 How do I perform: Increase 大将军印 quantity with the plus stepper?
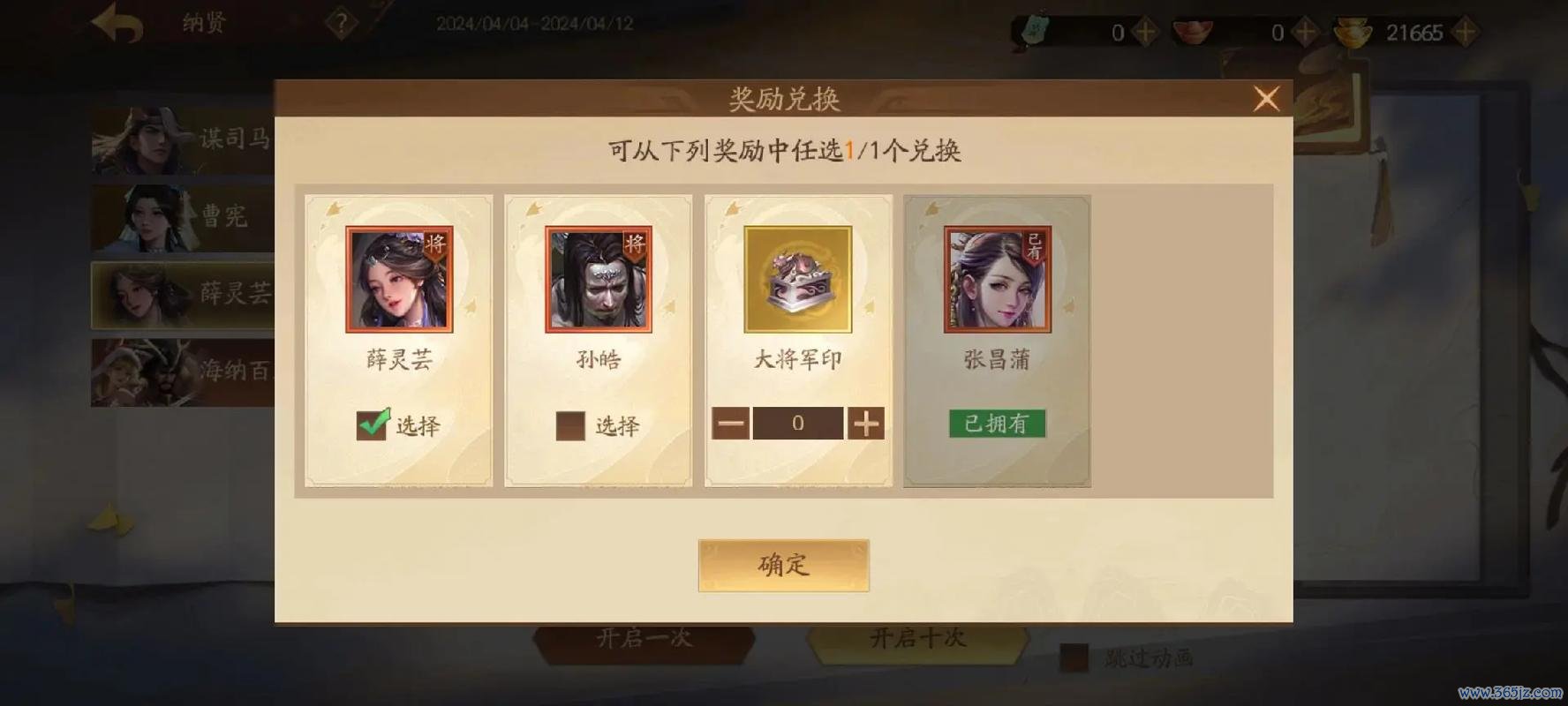coord(866,424)
